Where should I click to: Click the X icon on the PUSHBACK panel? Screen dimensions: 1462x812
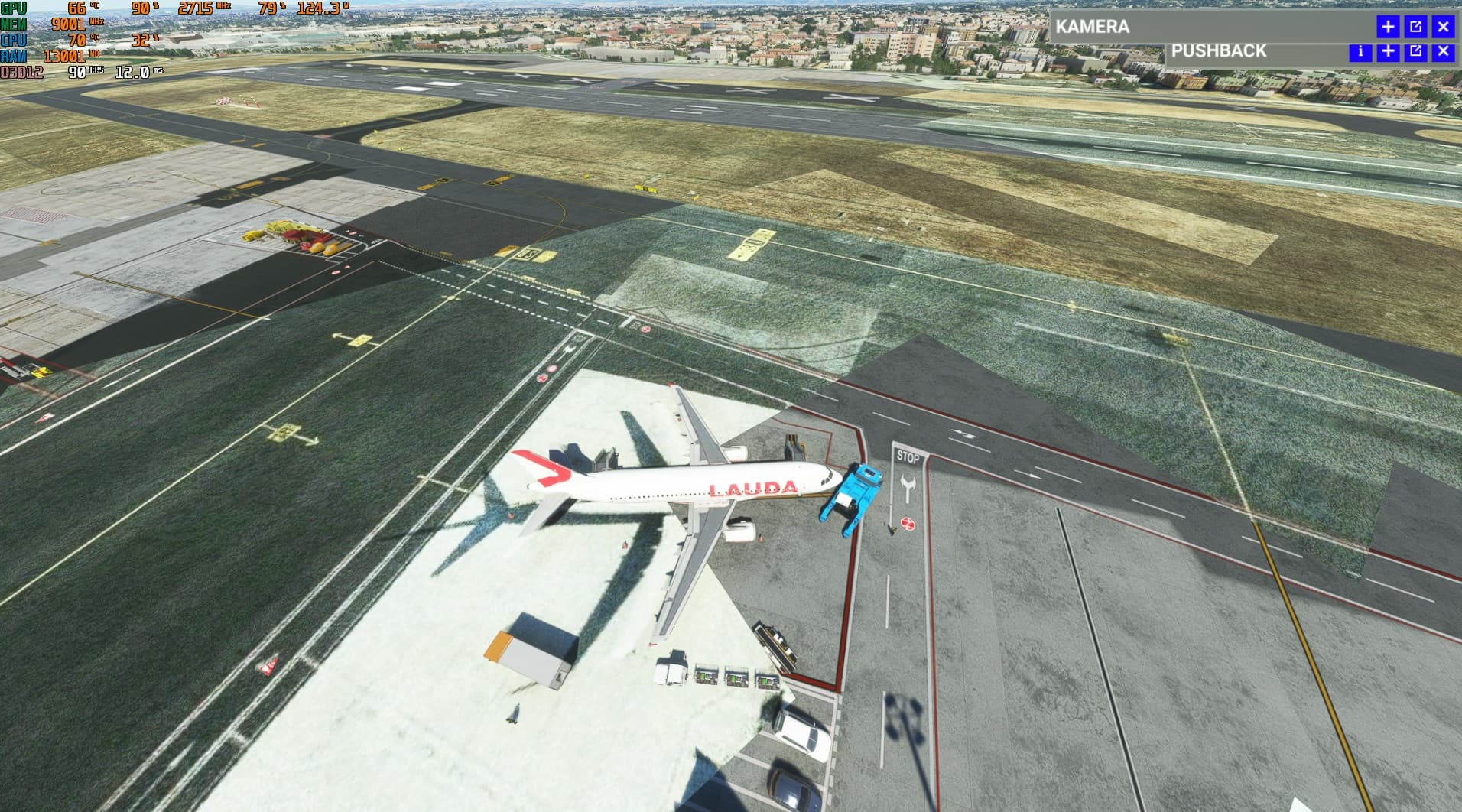click(x=1444, y=52)
